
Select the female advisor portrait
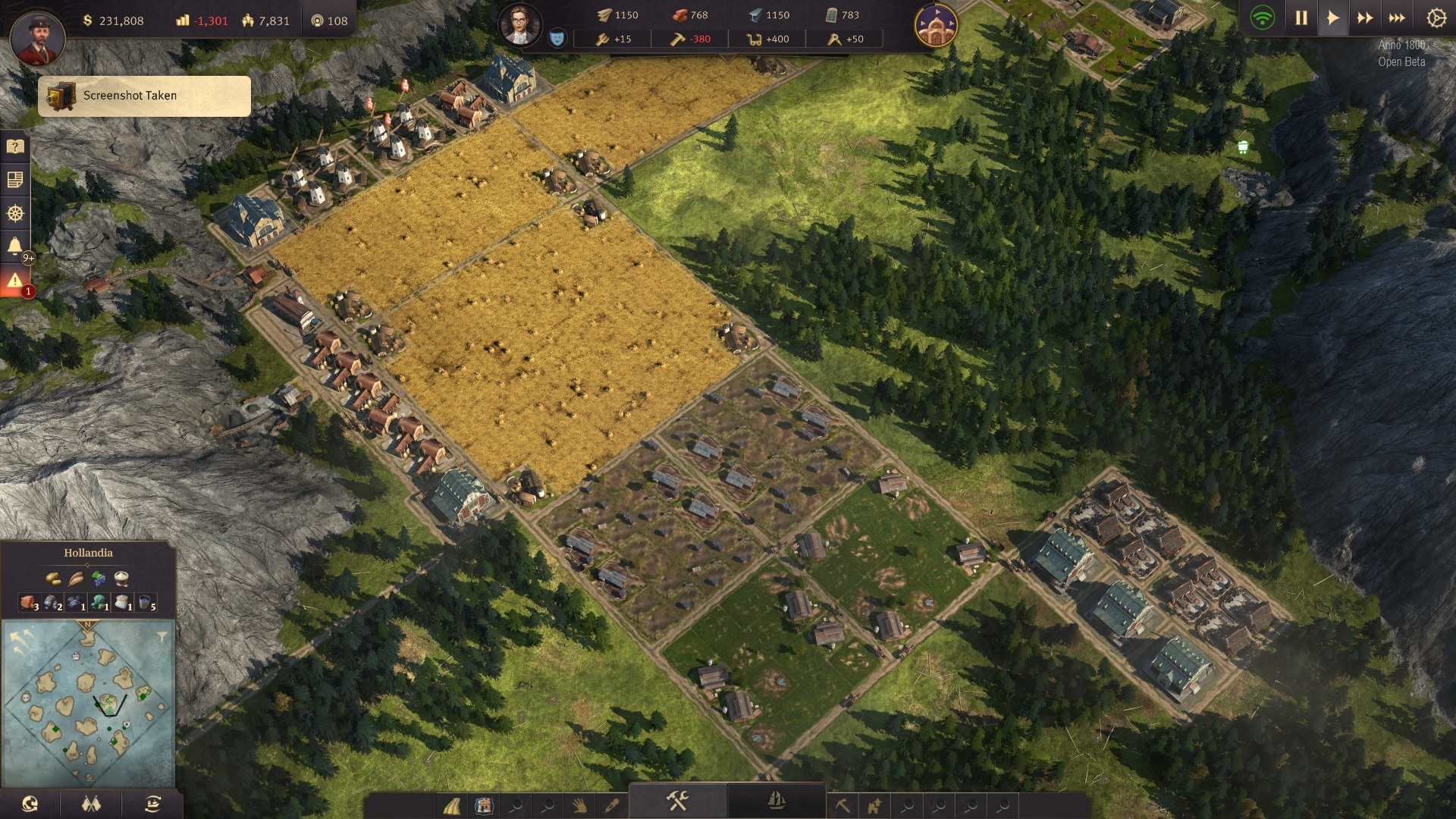coord(519,25)
